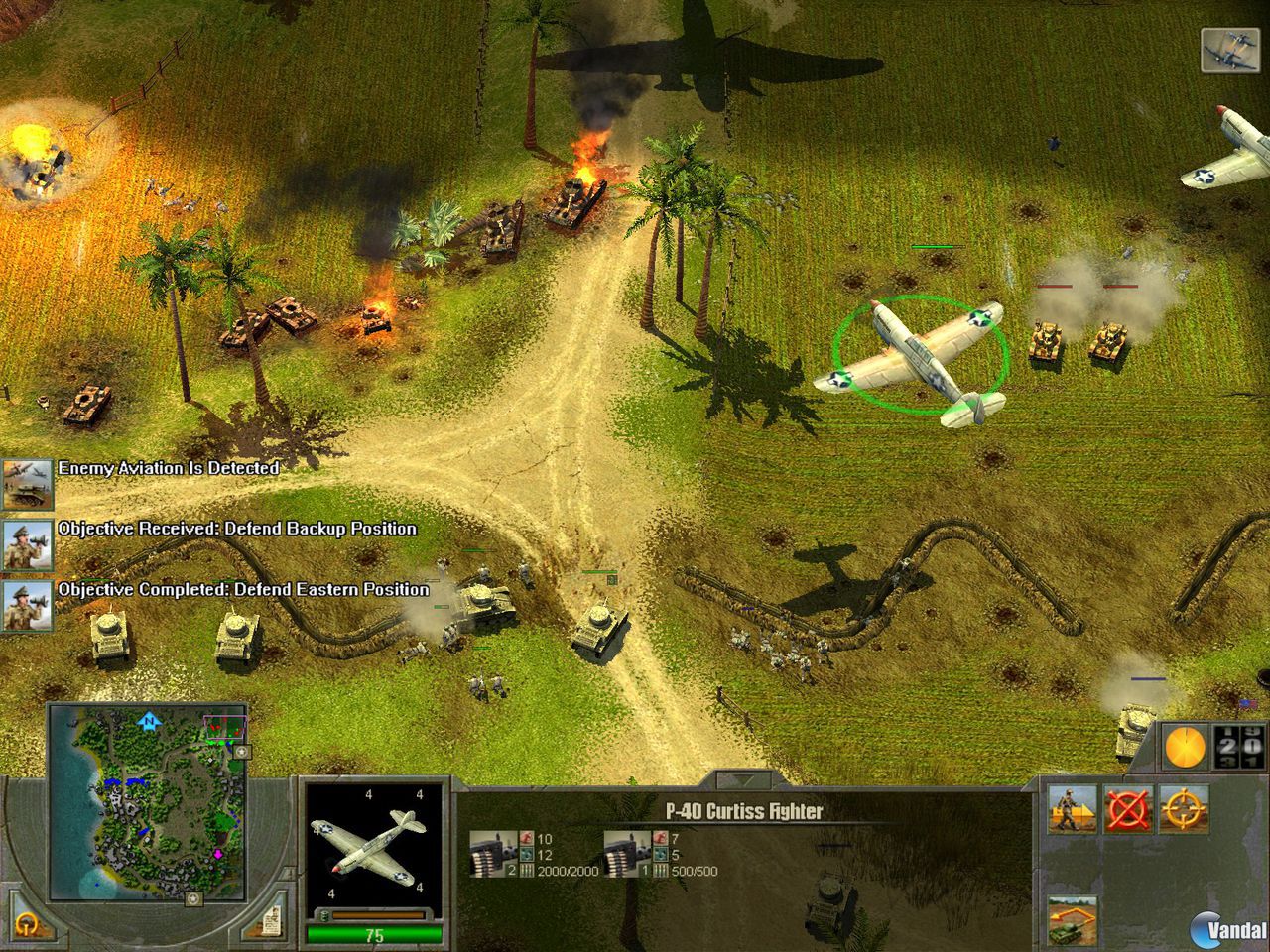Click the green health bar showing 75

(375, 933)
